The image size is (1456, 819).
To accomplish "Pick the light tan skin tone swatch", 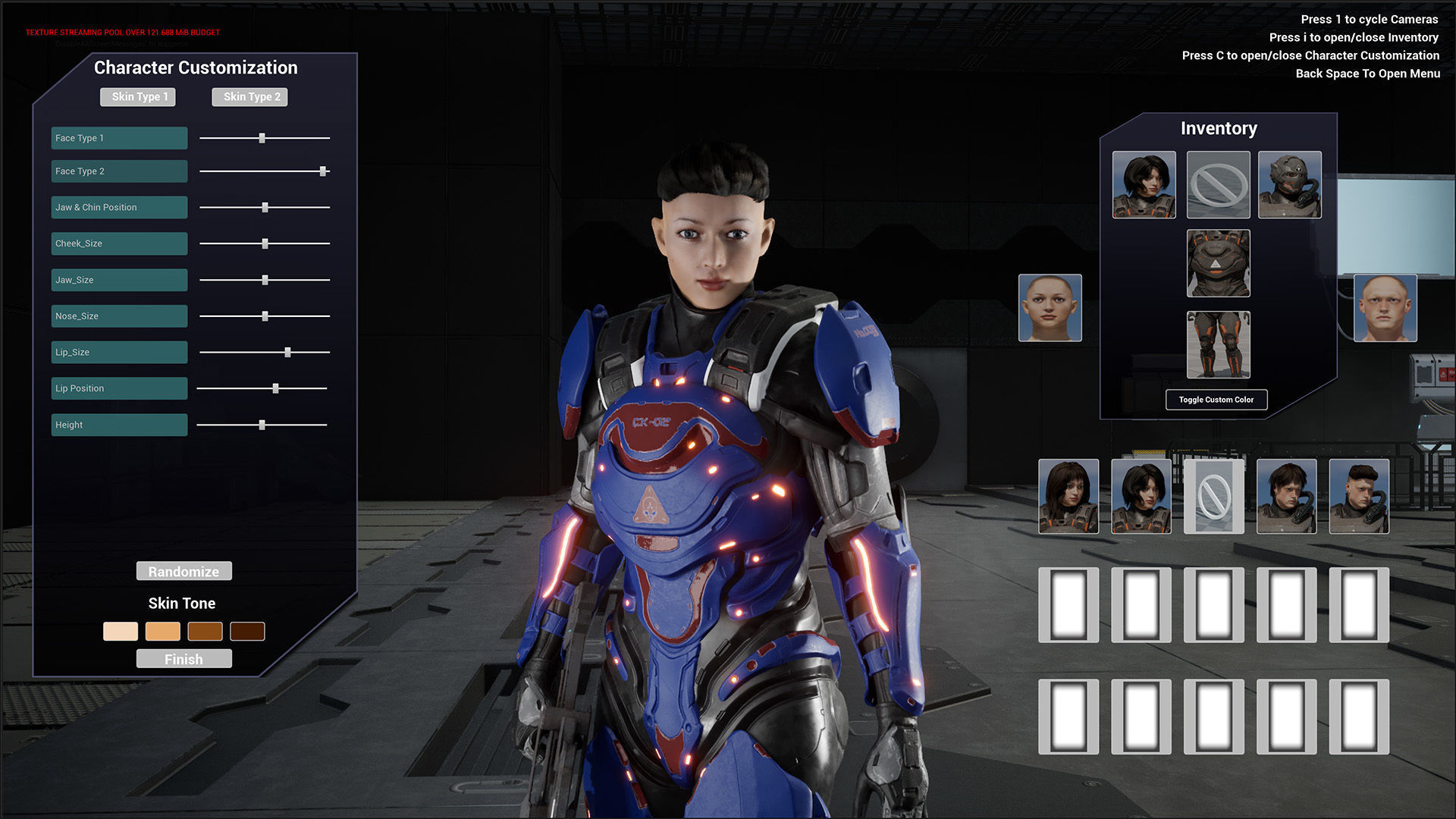I will point(163,631).
